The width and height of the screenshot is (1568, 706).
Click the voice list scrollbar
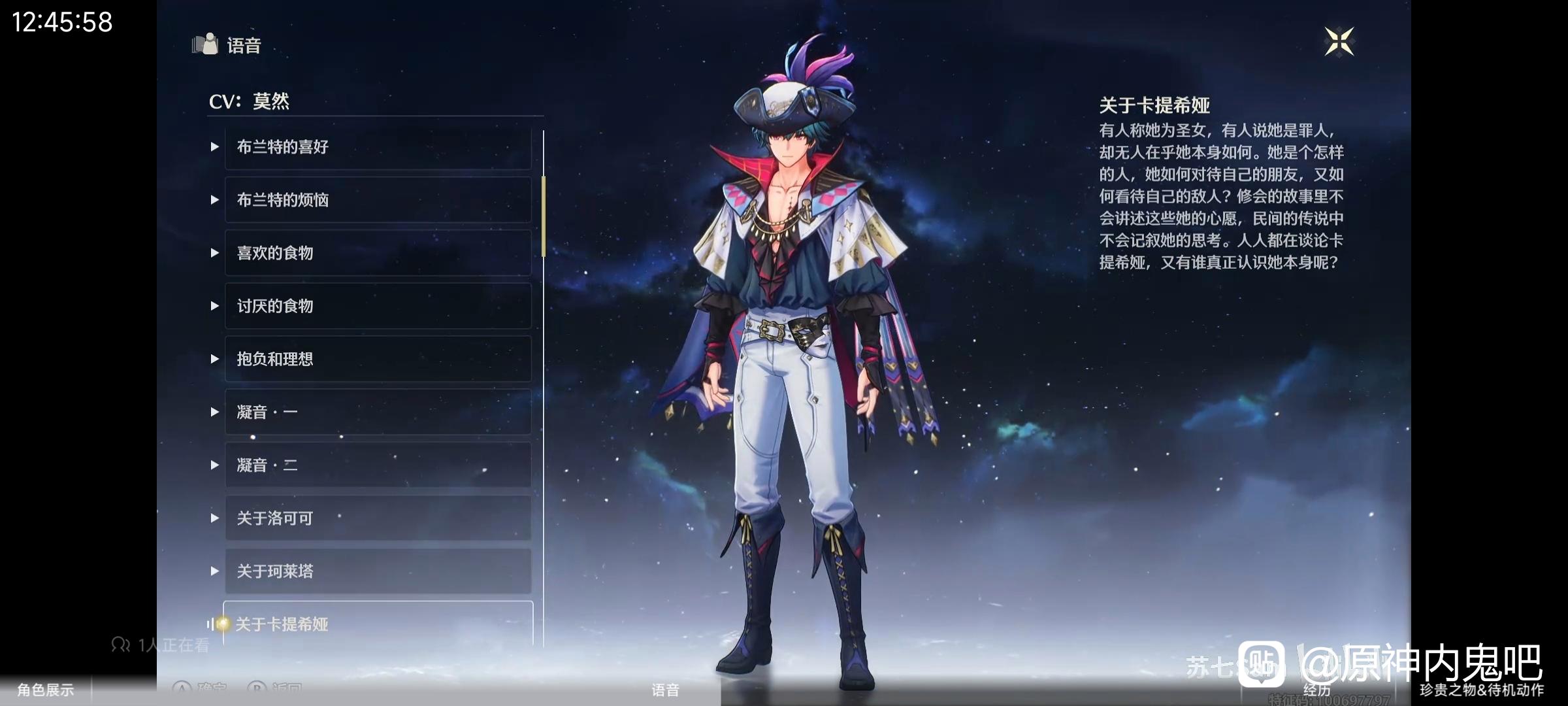click(x=543, y=216)
